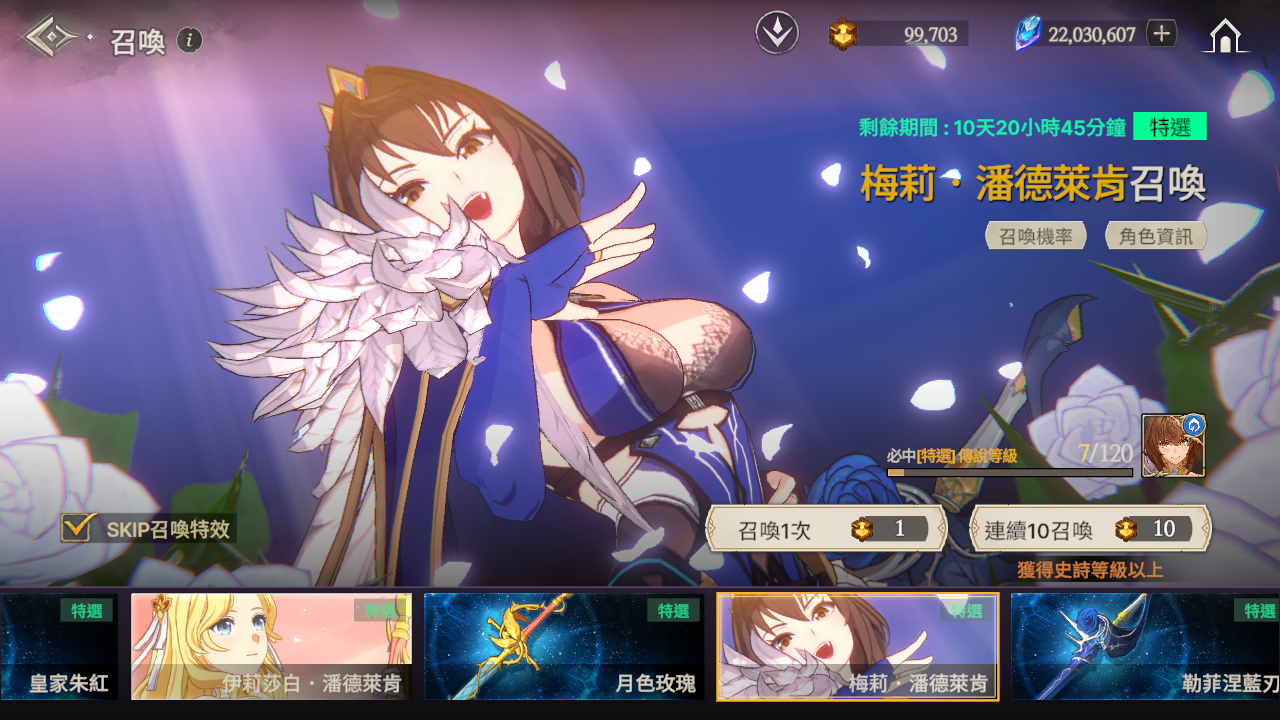Click the downward arrow circle icon
The width and height of the screenshot is (1280, 720).
click(x=776, y=34)
